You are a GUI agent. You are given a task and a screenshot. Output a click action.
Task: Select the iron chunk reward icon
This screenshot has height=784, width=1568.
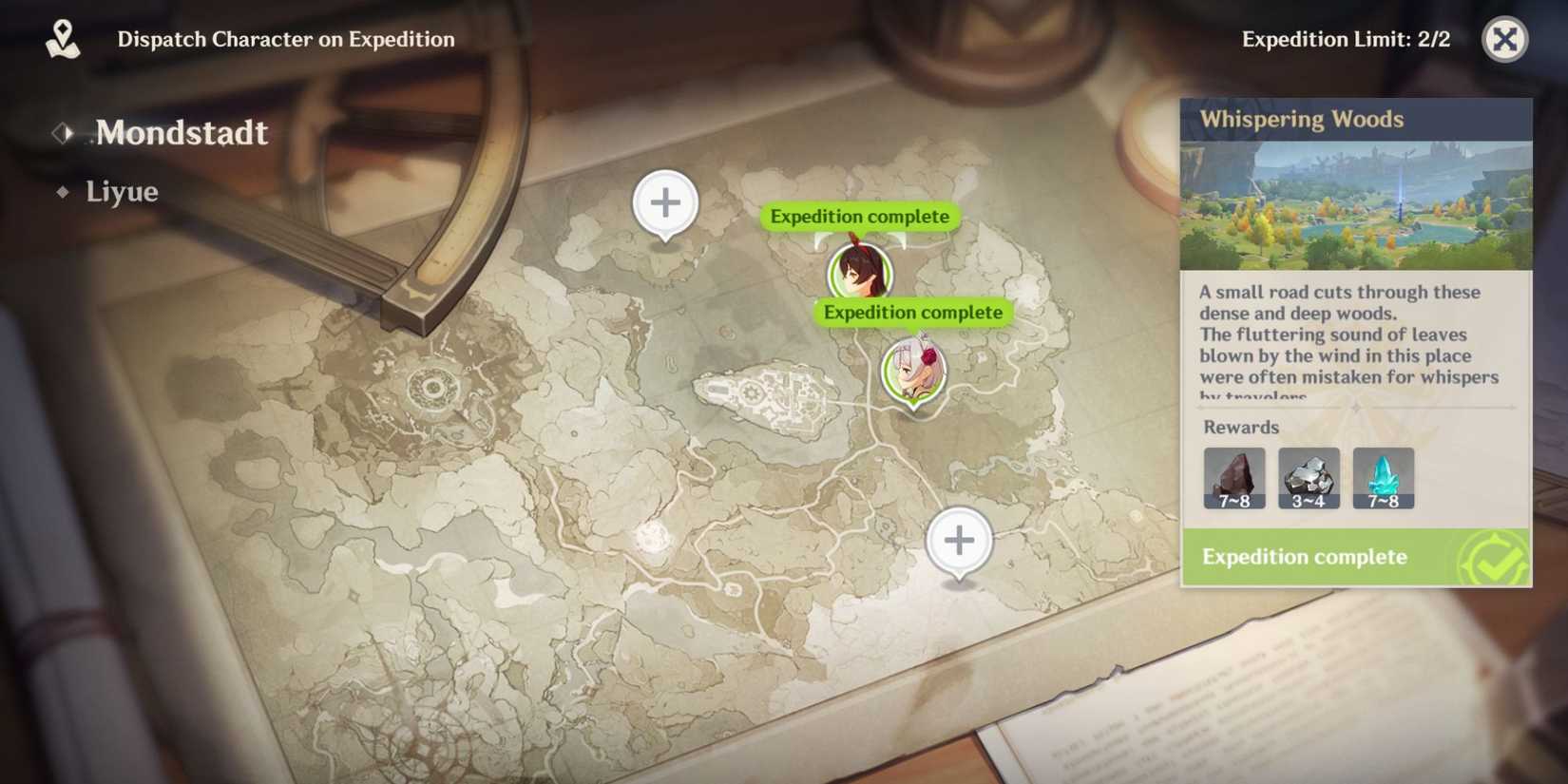pos(1233,475)
